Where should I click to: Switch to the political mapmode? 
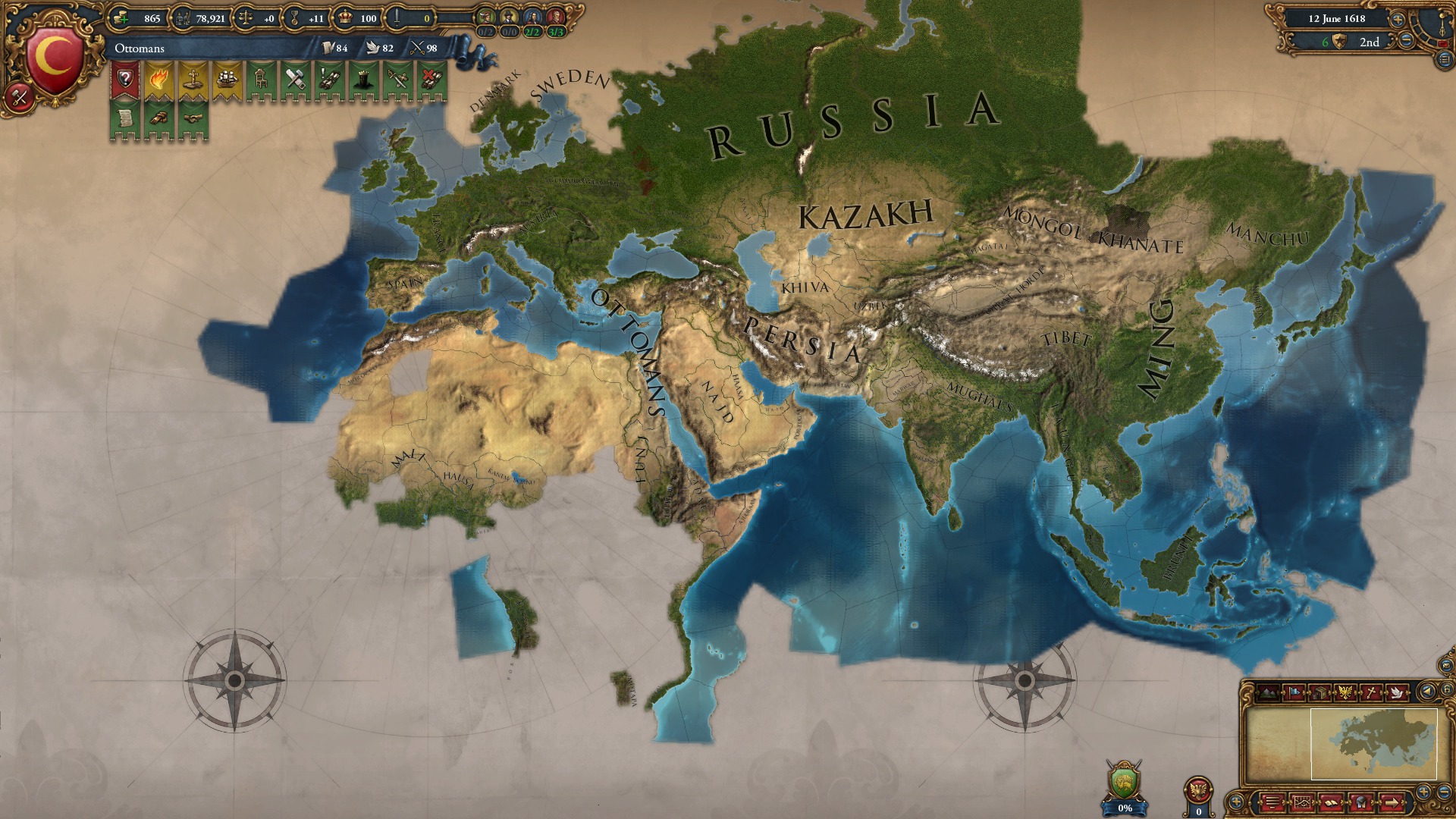pyautogui.click(x=1293, y=692)
